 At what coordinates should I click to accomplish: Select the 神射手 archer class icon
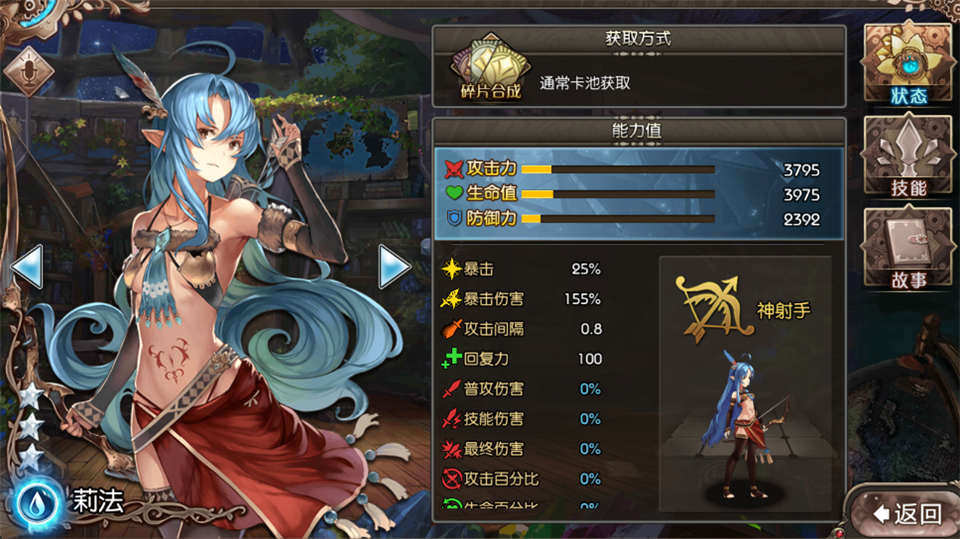click(715, 309)
